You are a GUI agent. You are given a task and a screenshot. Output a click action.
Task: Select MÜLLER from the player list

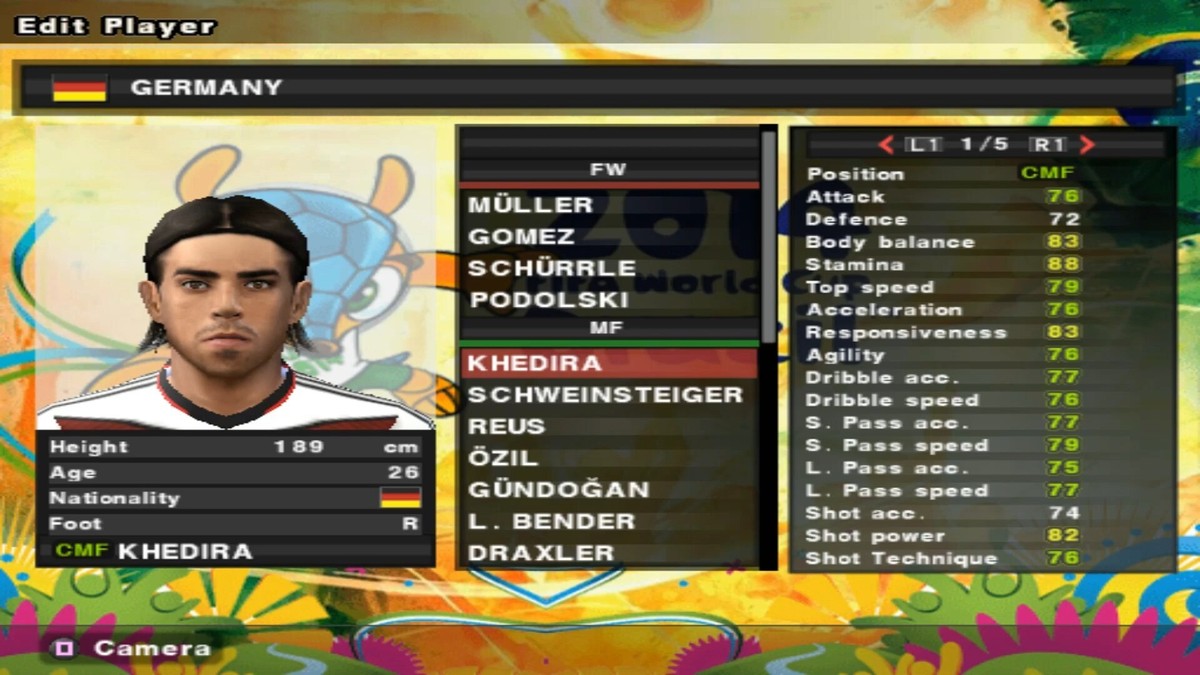pyautogui.click(x=531, y=205)
